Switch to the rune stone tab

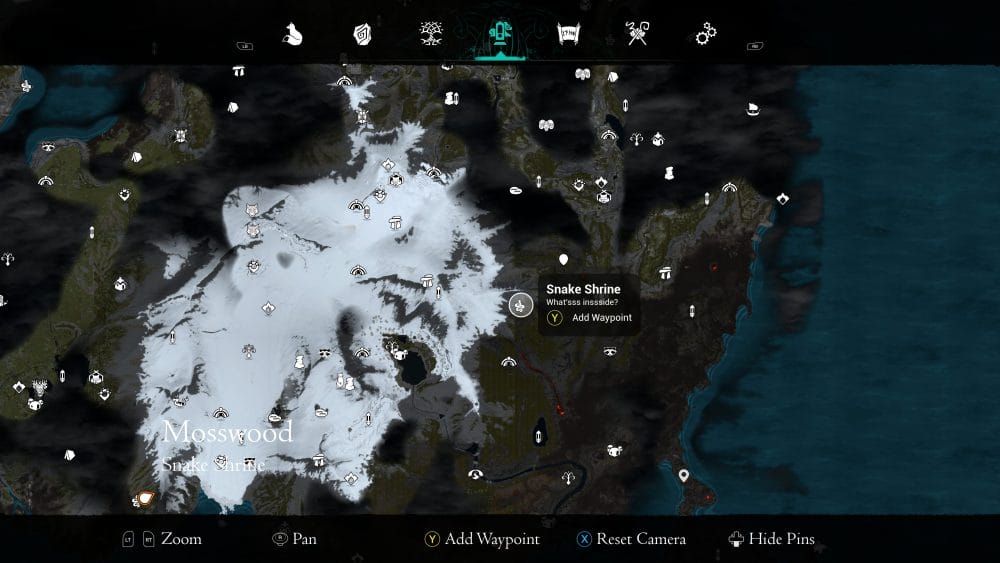362,35
